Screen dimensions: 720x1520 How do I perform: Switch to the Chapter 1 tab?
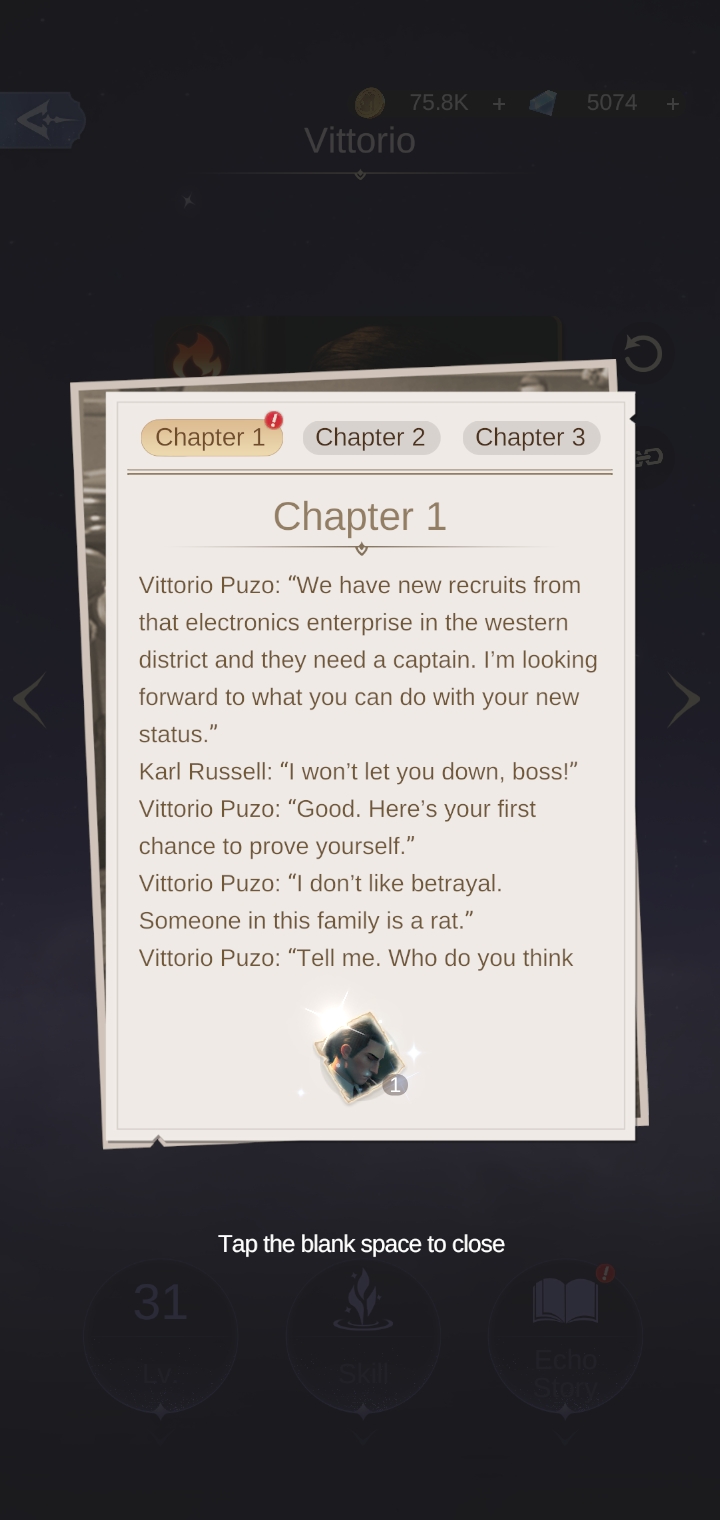[x=211, y=438]
